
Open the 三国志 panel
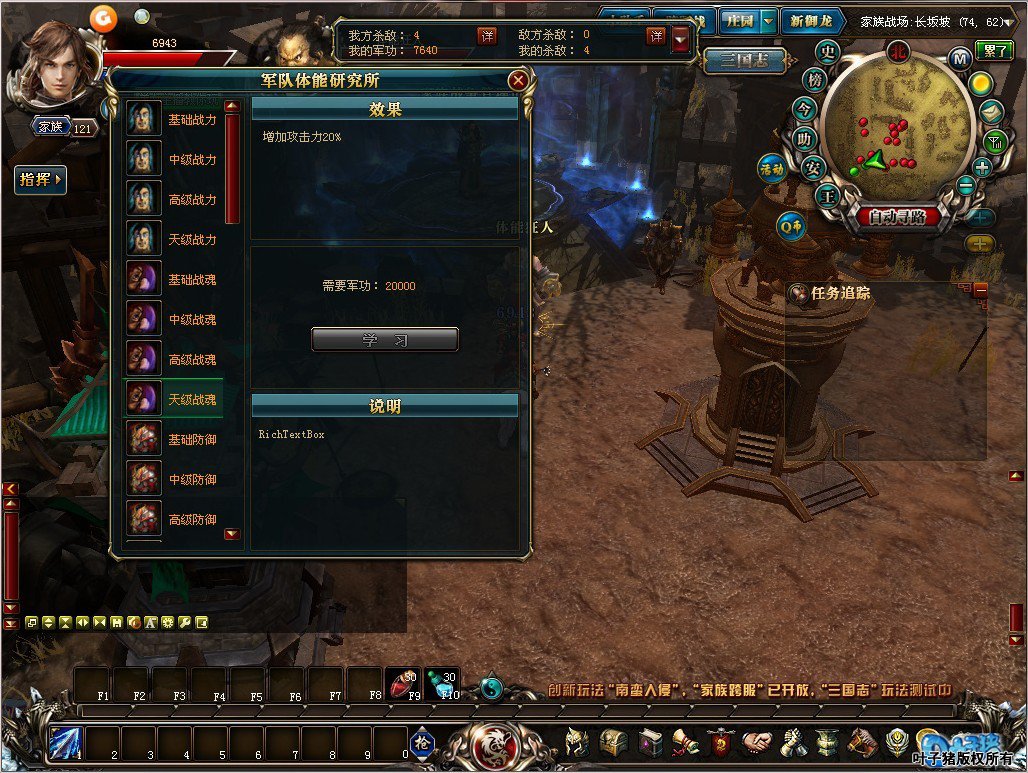(741, 61)
